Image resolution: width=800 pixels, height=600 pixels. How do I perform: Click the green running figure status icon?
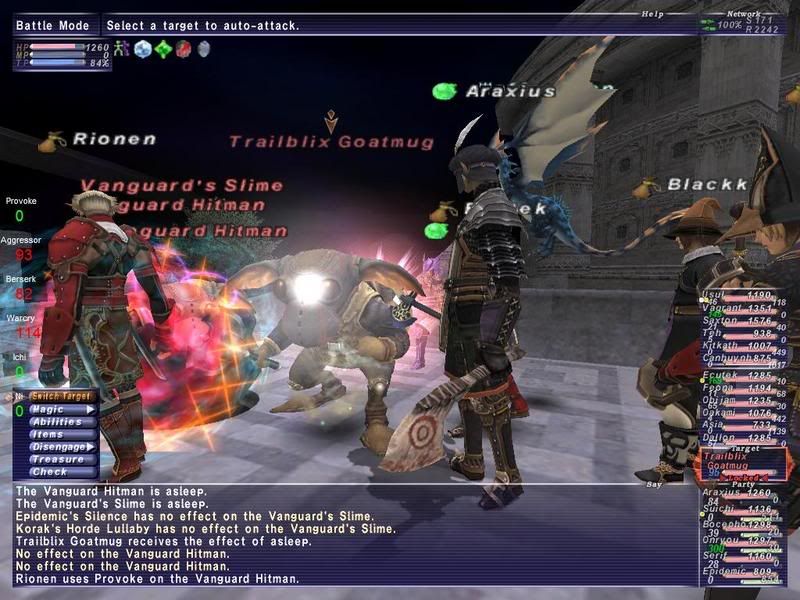(x=121, y=48)
